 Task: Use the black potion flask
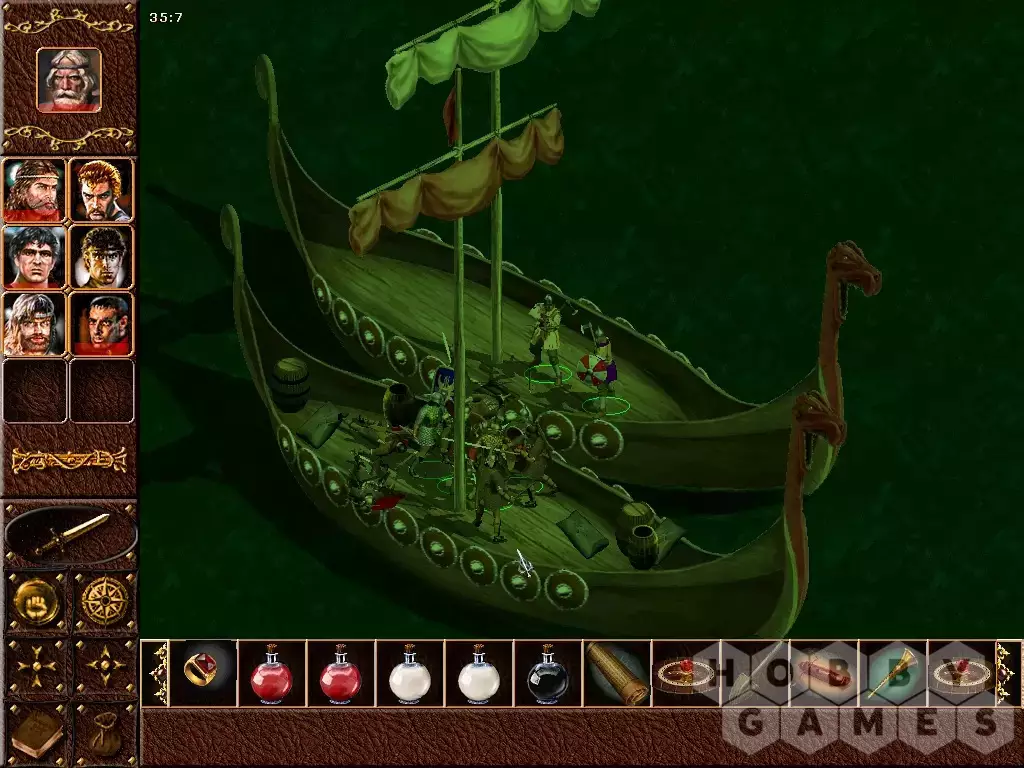[x=548, y=673]
